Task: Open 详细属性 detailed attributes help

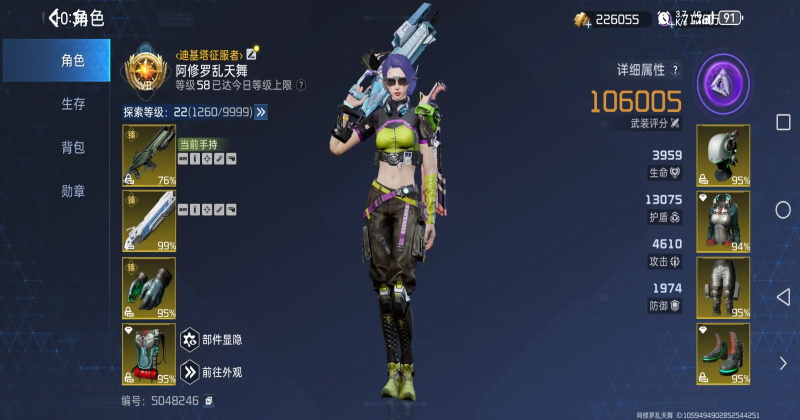Action: point(675,70)
